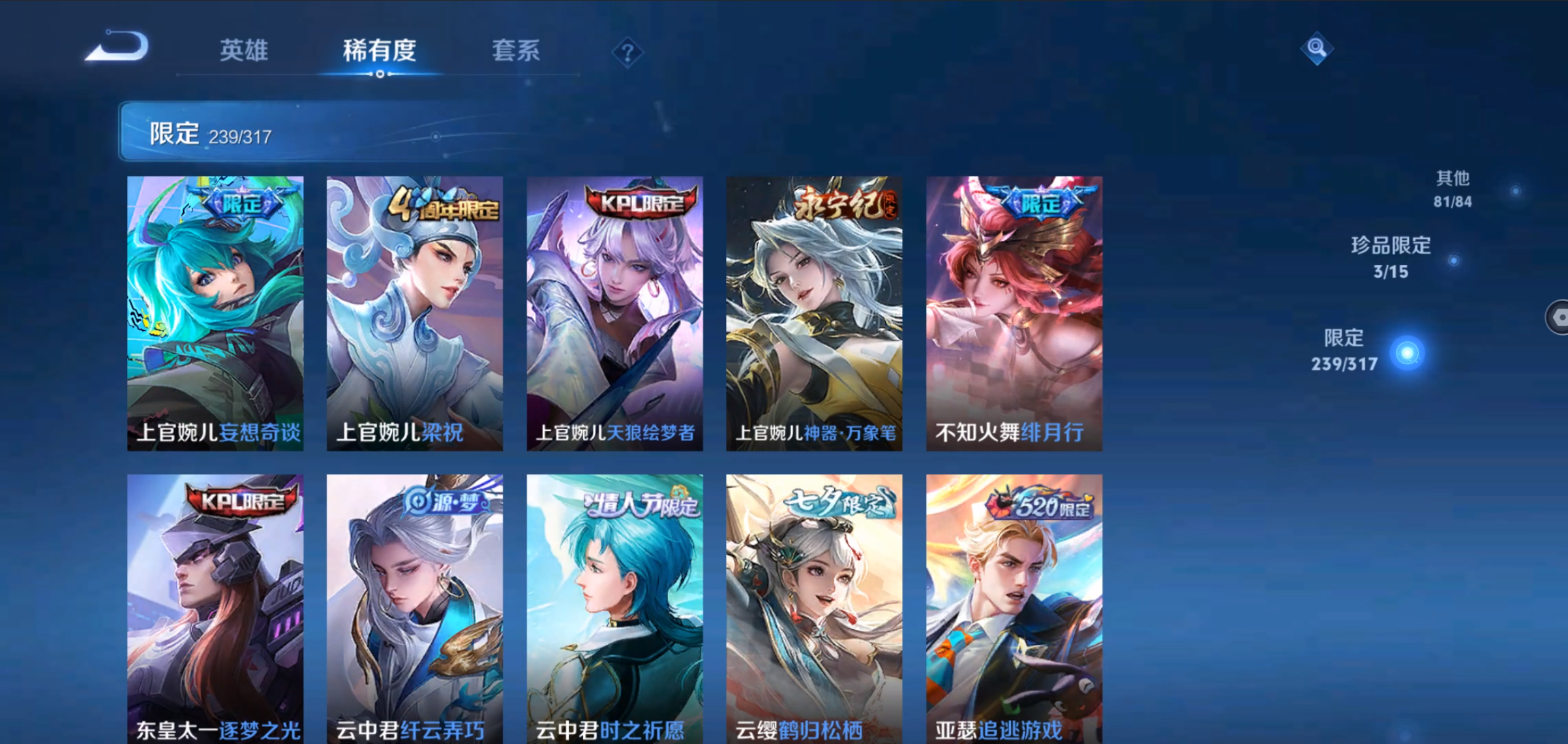Choose the 上官婉儿 梁祝 skin card
This screenshot has height=744, width=1568.
(x=415, y=313)
